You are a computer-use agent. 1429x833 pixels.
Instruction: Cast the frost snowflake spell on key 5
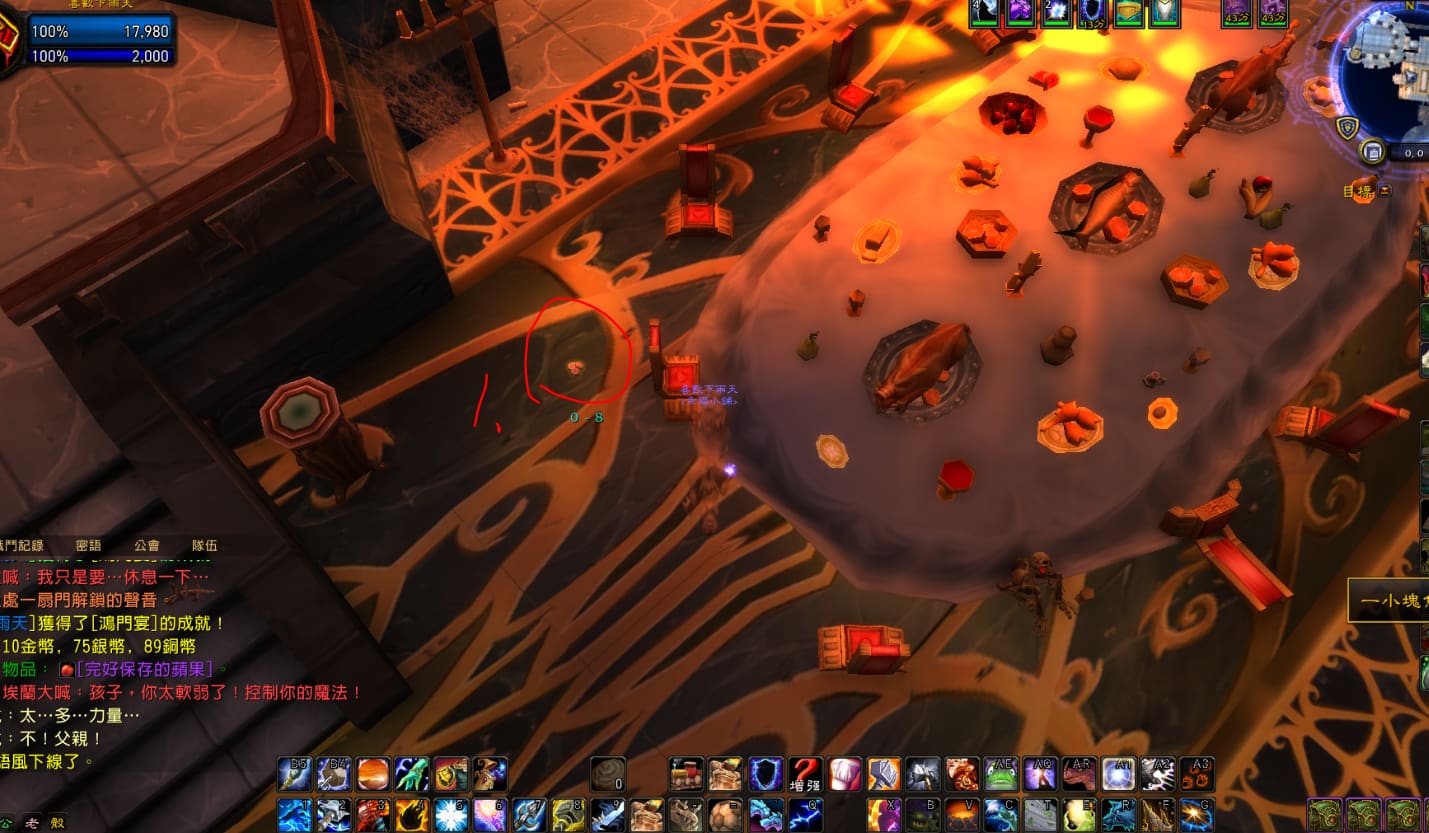pyautogui.click(x=450, y=815)
